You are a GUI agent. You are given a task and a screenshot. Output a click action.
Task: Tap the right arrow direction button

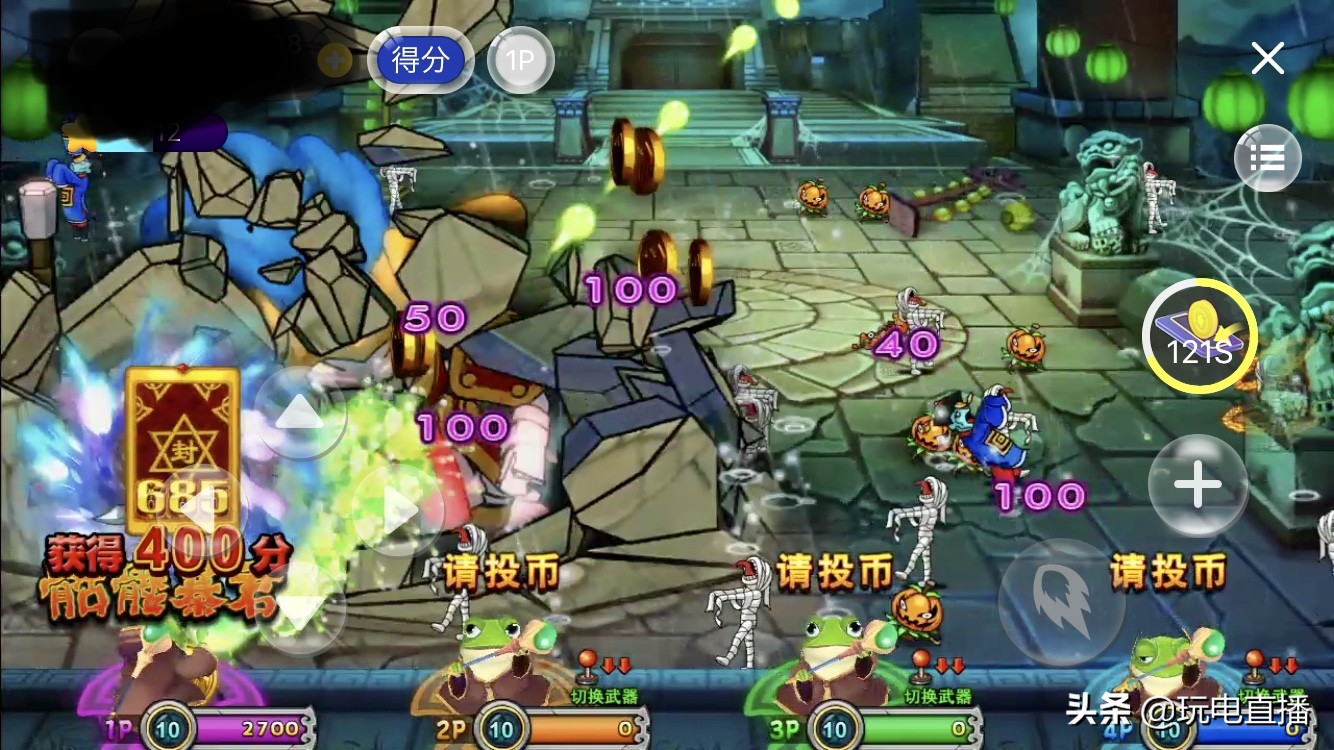pos(397,511)
